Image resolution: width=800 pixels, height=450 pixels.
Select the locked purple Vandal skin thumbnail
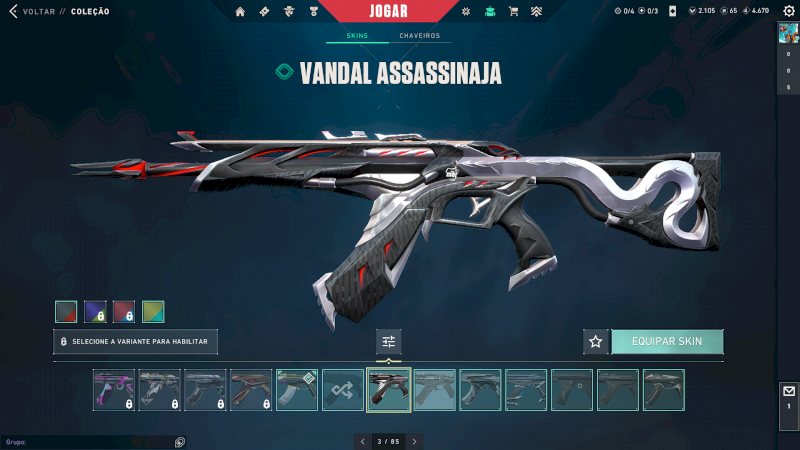(113, 390)
